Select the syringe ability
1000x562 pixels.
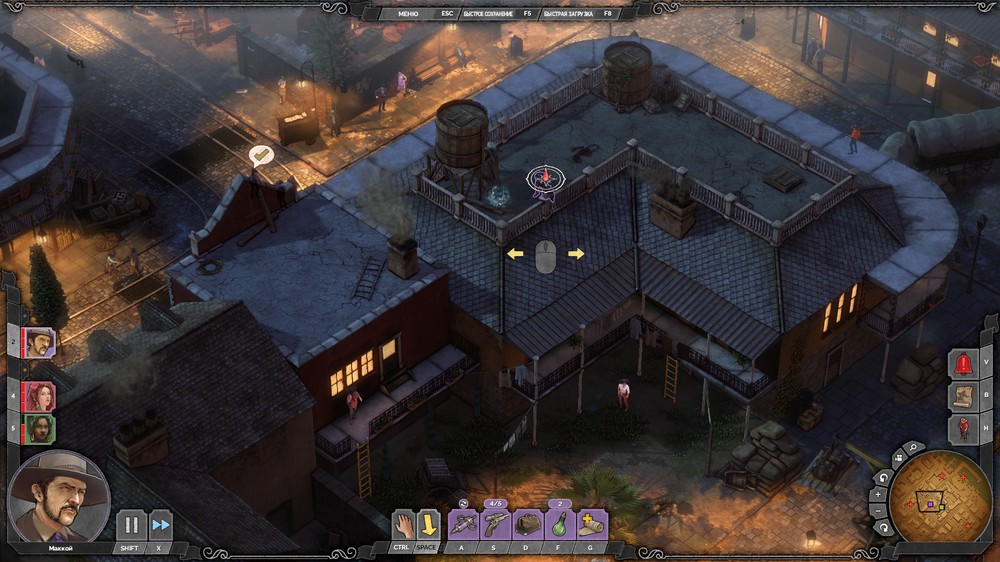pos(463,524)
